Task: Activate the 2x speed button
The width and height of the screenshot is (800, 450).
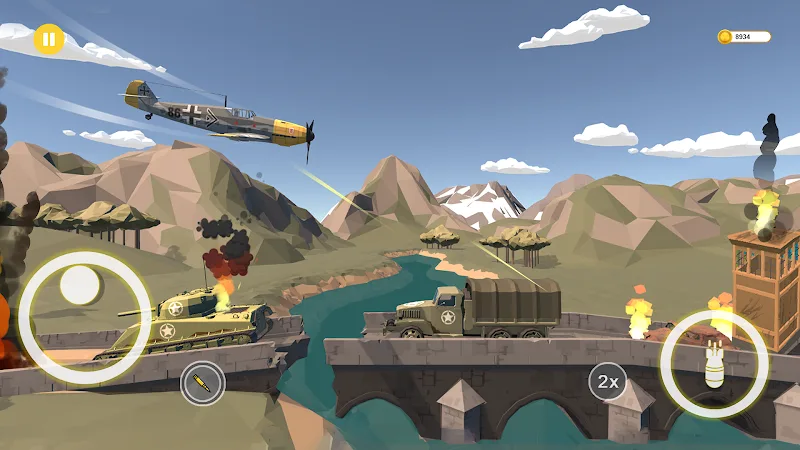Action: [x=607, y=381]
